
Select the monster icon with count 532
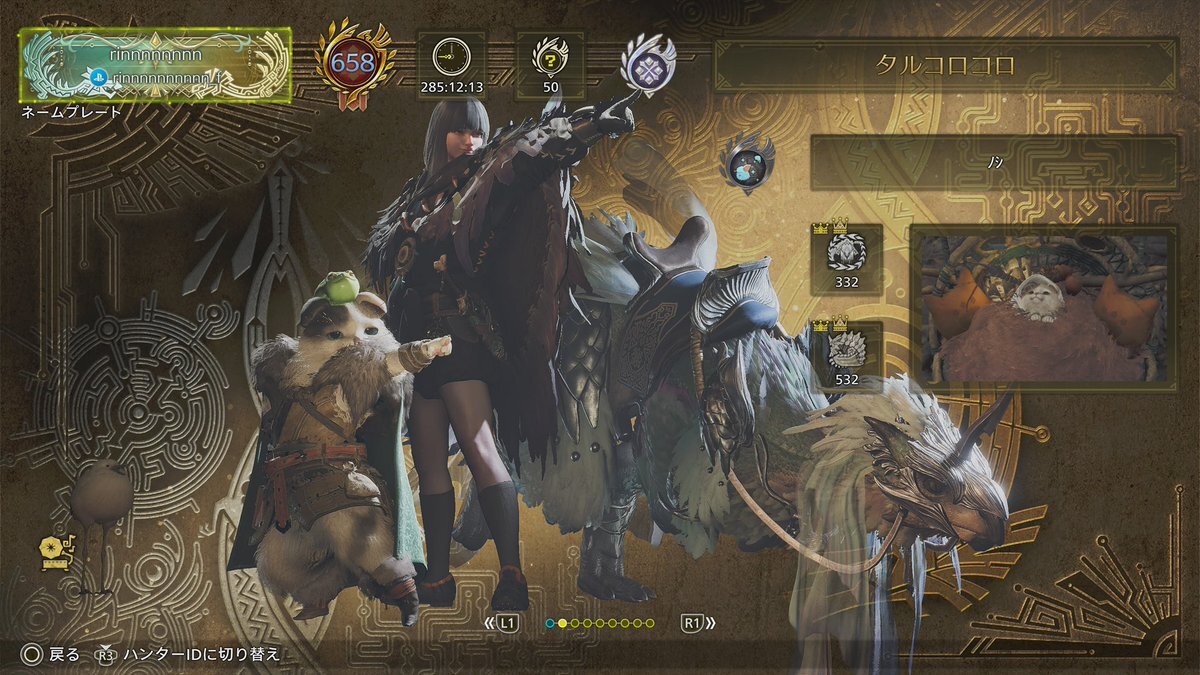click(846, 351)
